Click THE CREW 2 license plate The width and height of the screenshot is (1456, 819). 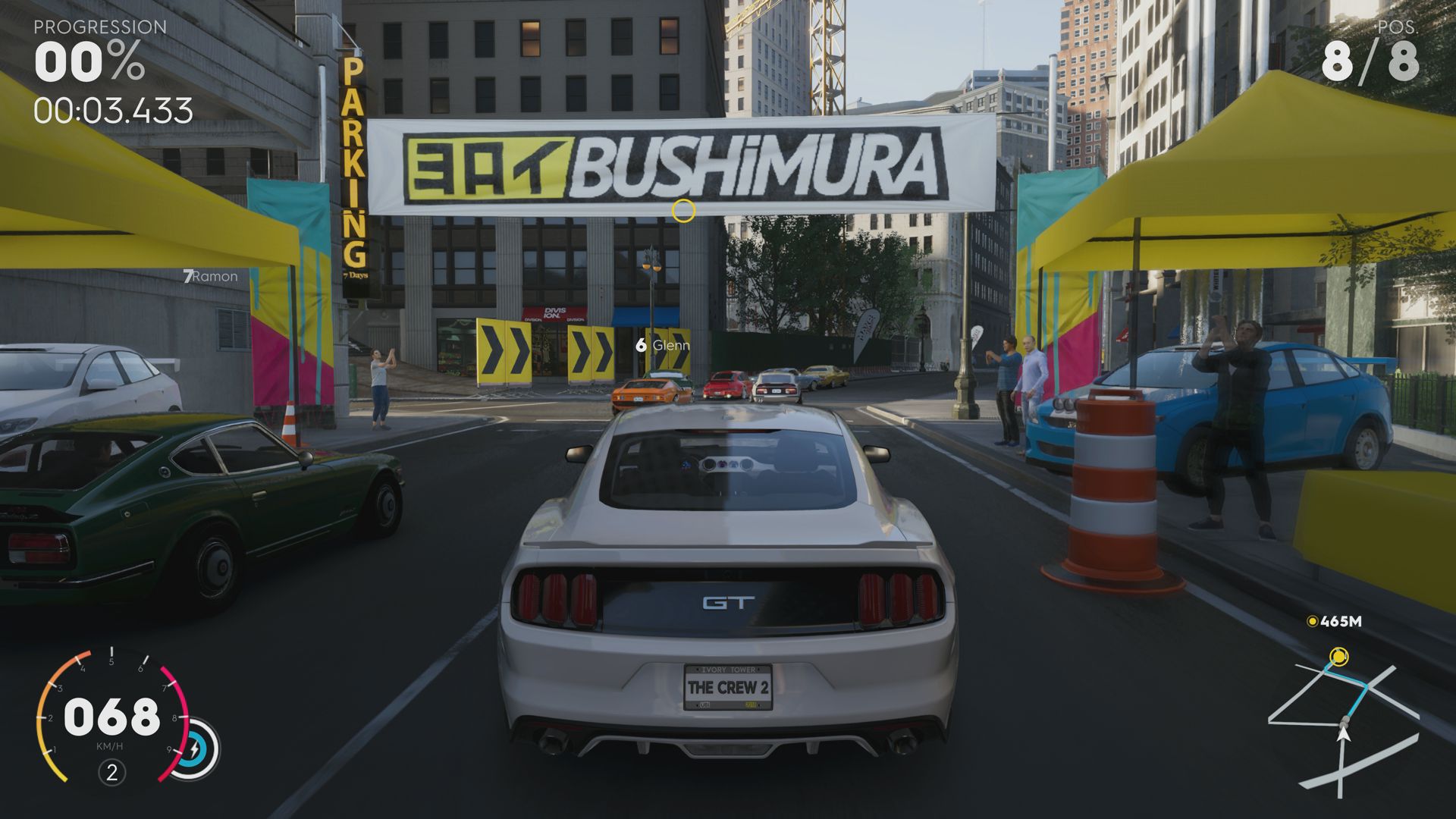coord(728,689)
